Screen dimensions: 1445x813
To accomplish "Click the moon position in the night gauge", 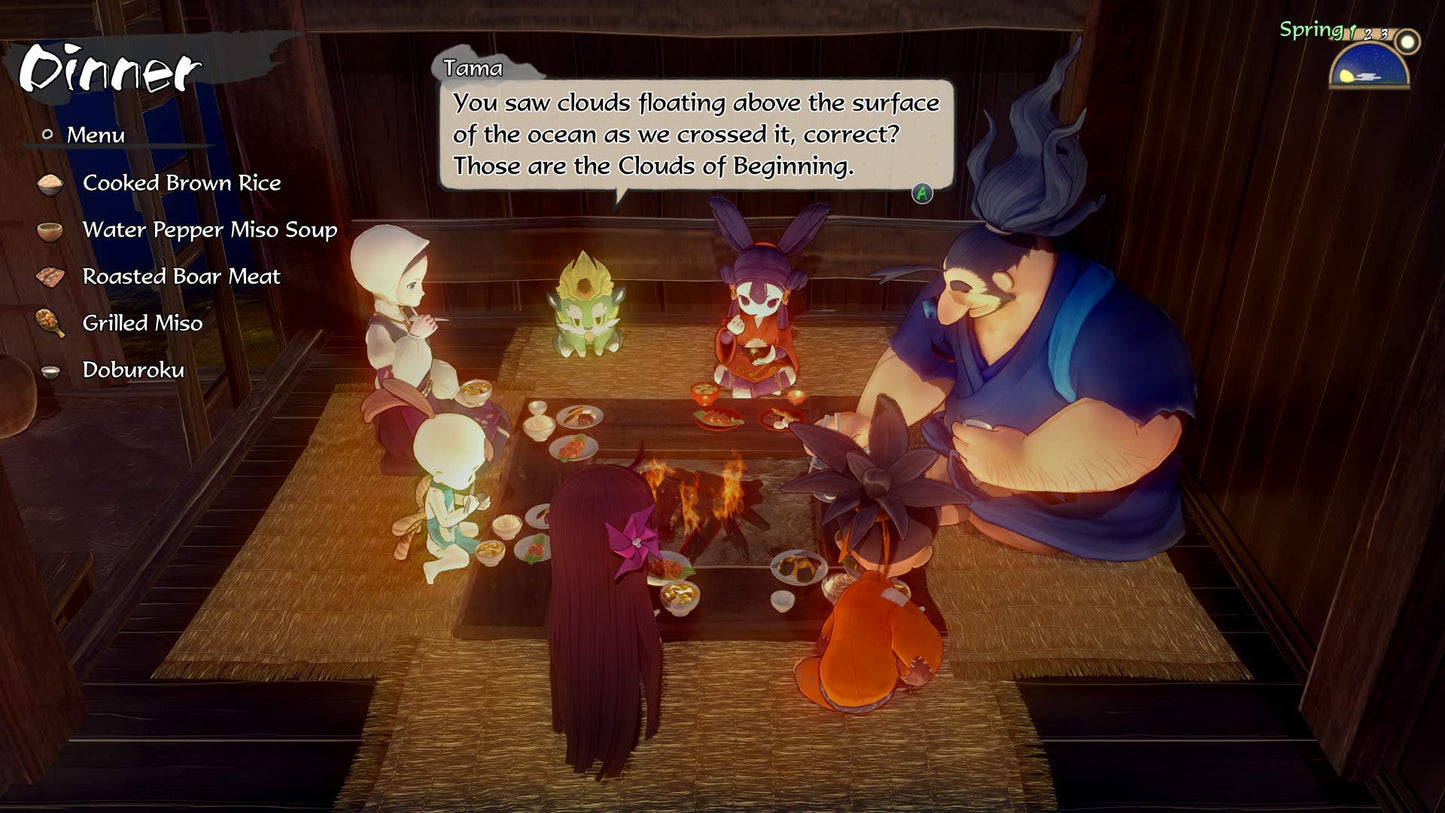I will point(1346,76).
